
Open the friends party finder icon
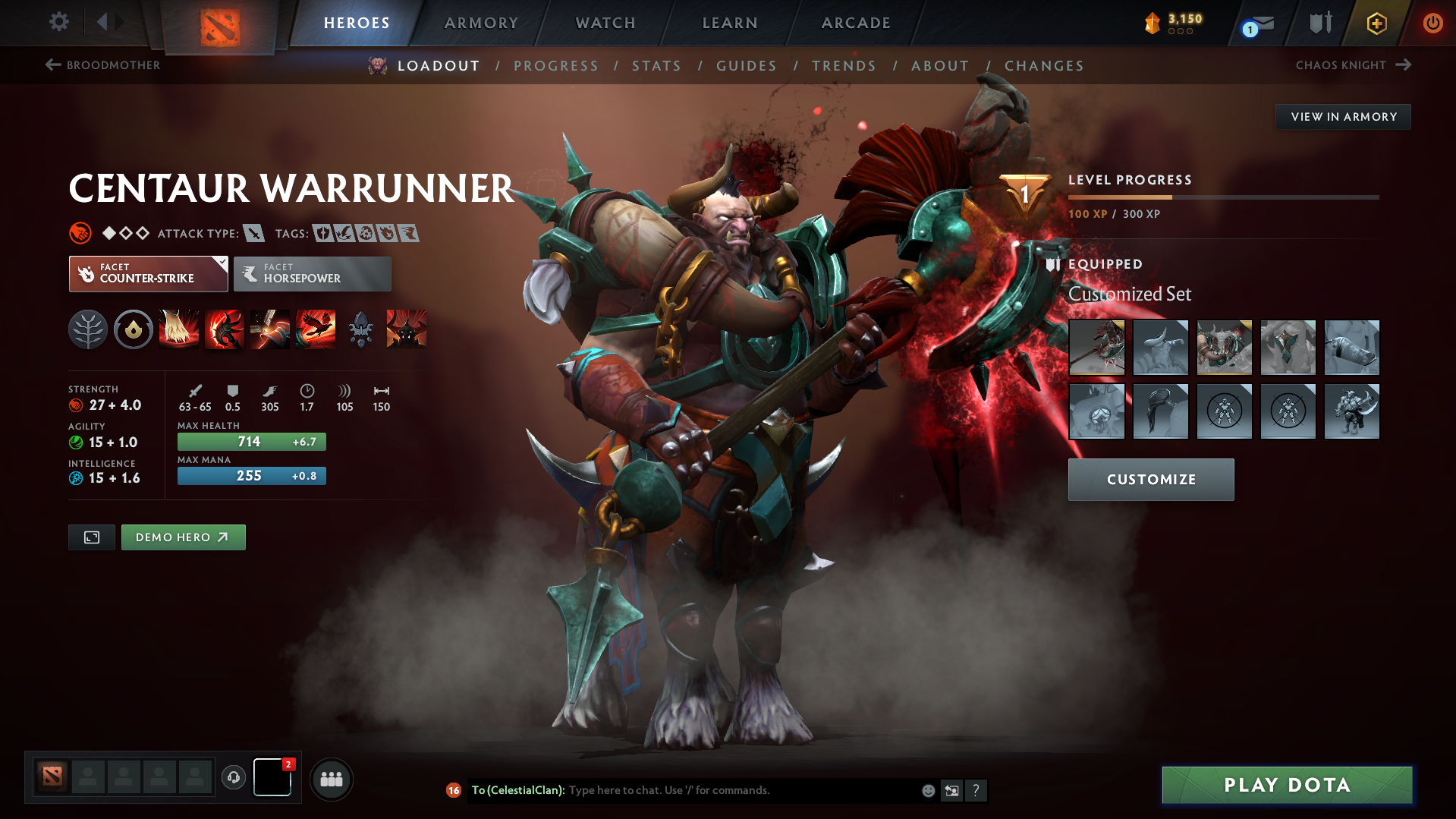click(x=331, y=779)
